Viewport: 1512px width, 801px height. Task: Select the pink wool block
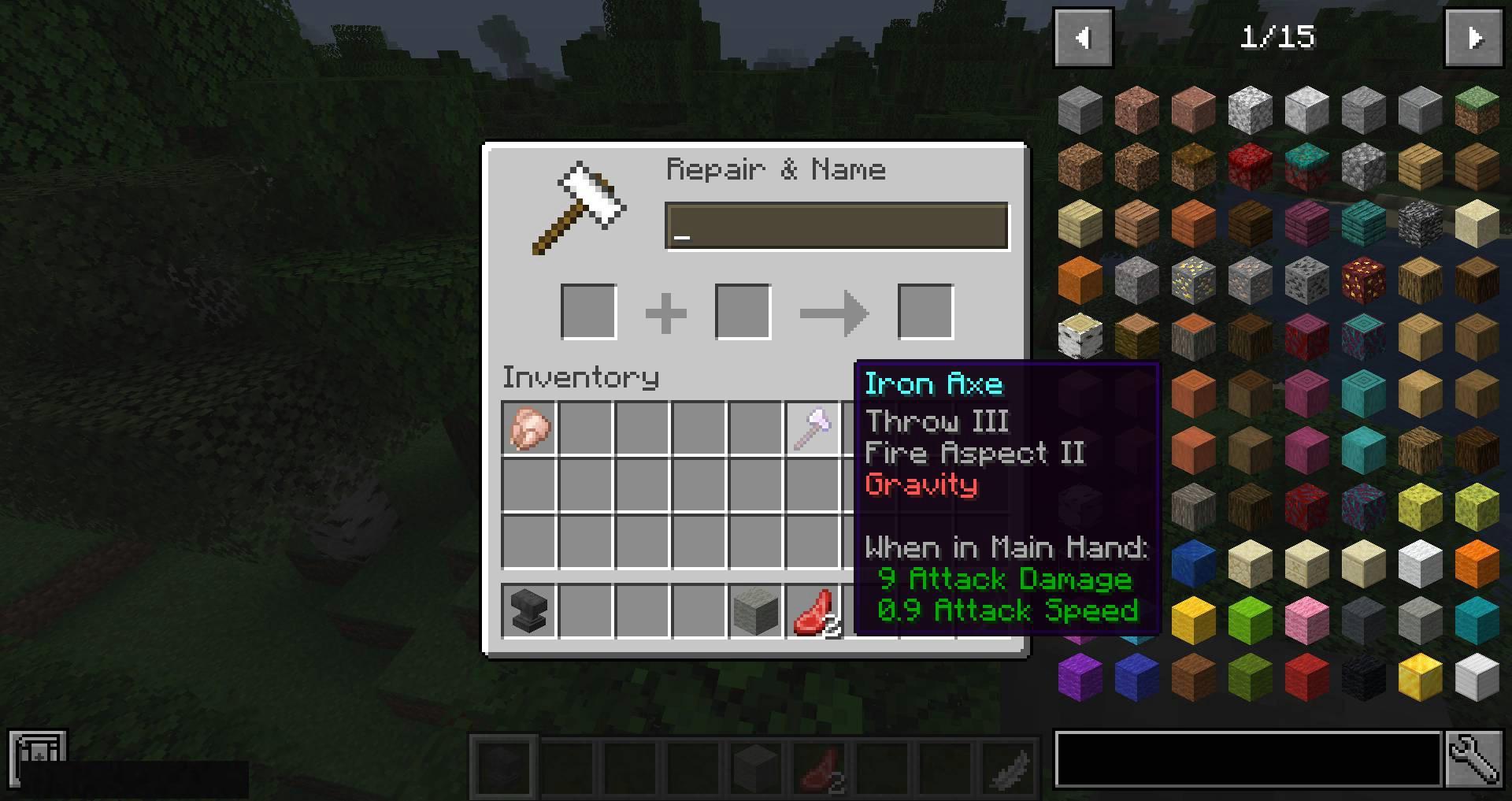point(1306,621)
